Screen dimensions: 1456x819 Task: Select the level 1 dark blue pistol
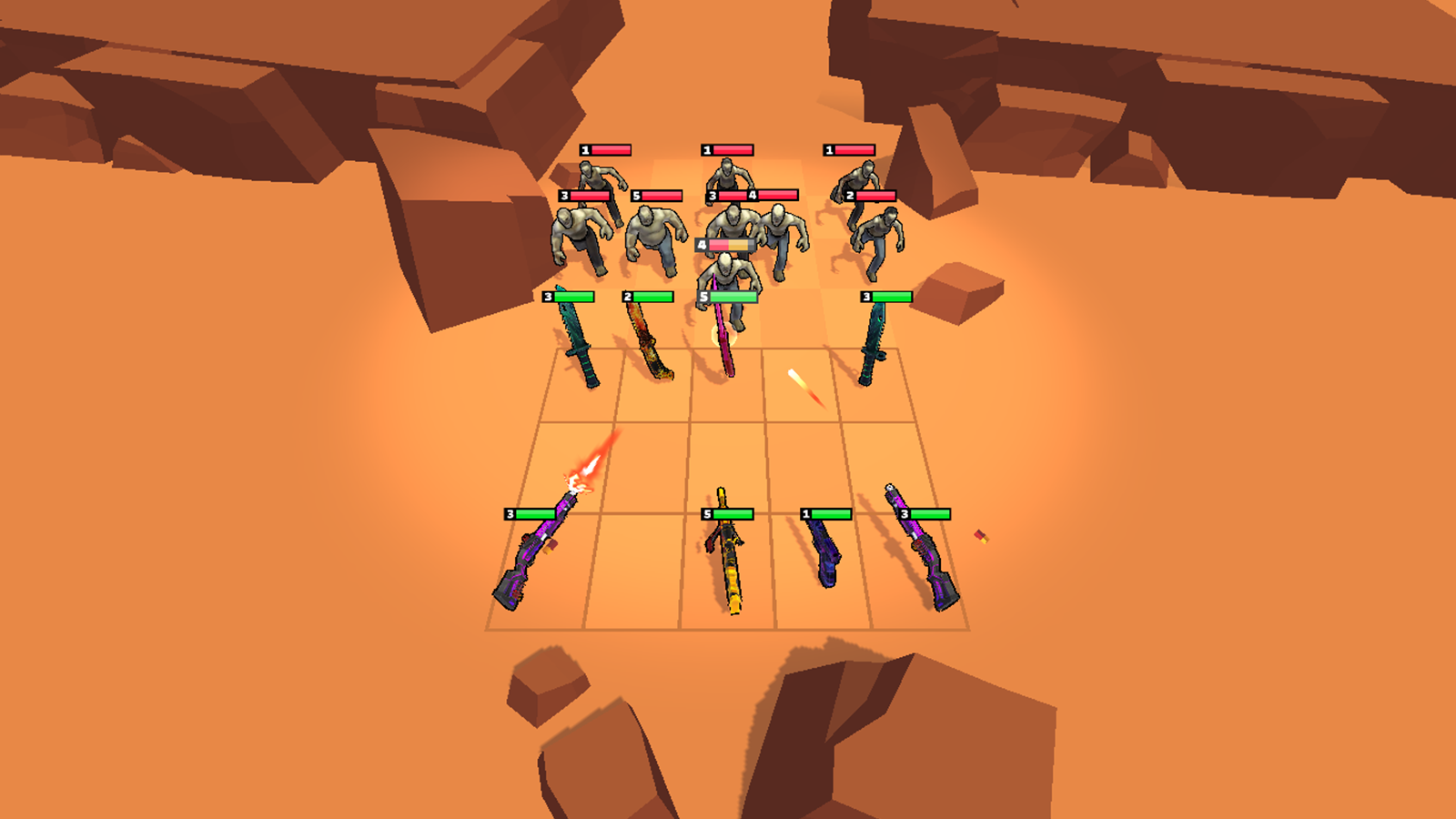coord(824,551)
